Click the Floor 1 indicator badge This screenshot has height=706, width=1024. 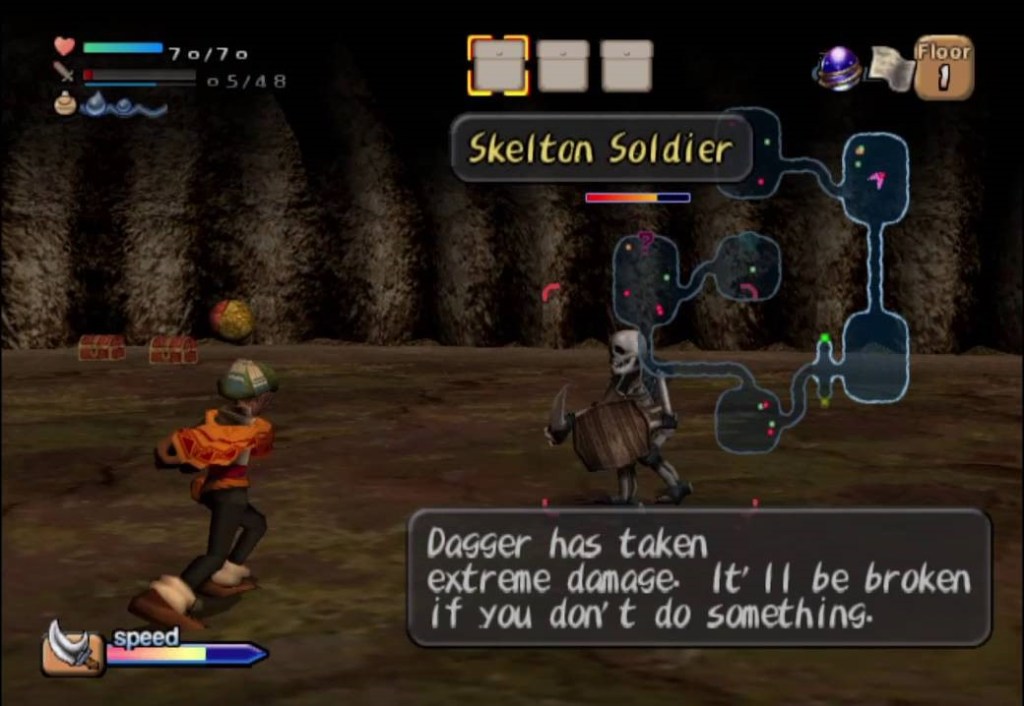(943, 67)
